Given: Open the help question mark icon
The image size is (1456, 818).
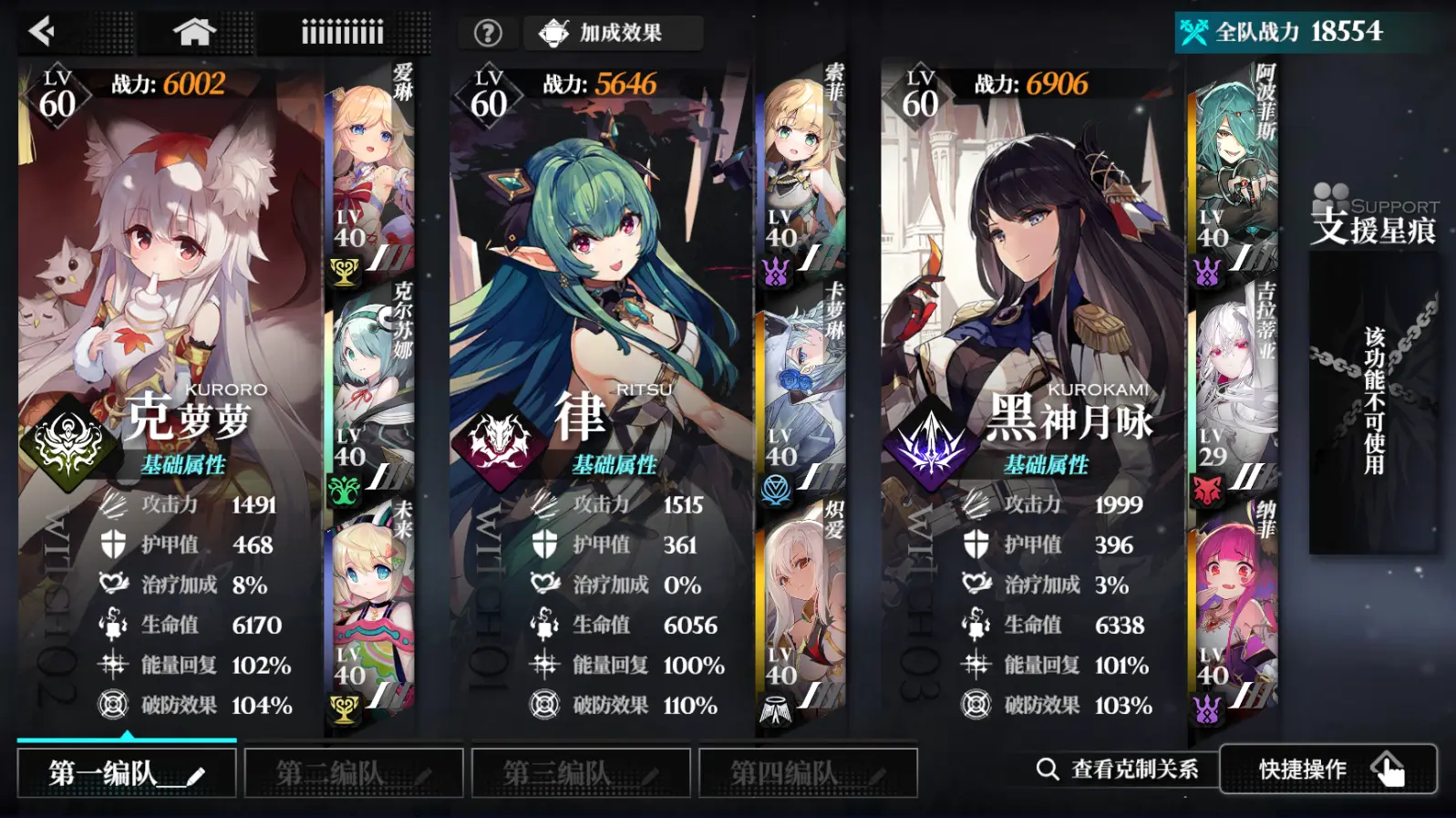Looking at the screenshot, I should coord(489,32).
